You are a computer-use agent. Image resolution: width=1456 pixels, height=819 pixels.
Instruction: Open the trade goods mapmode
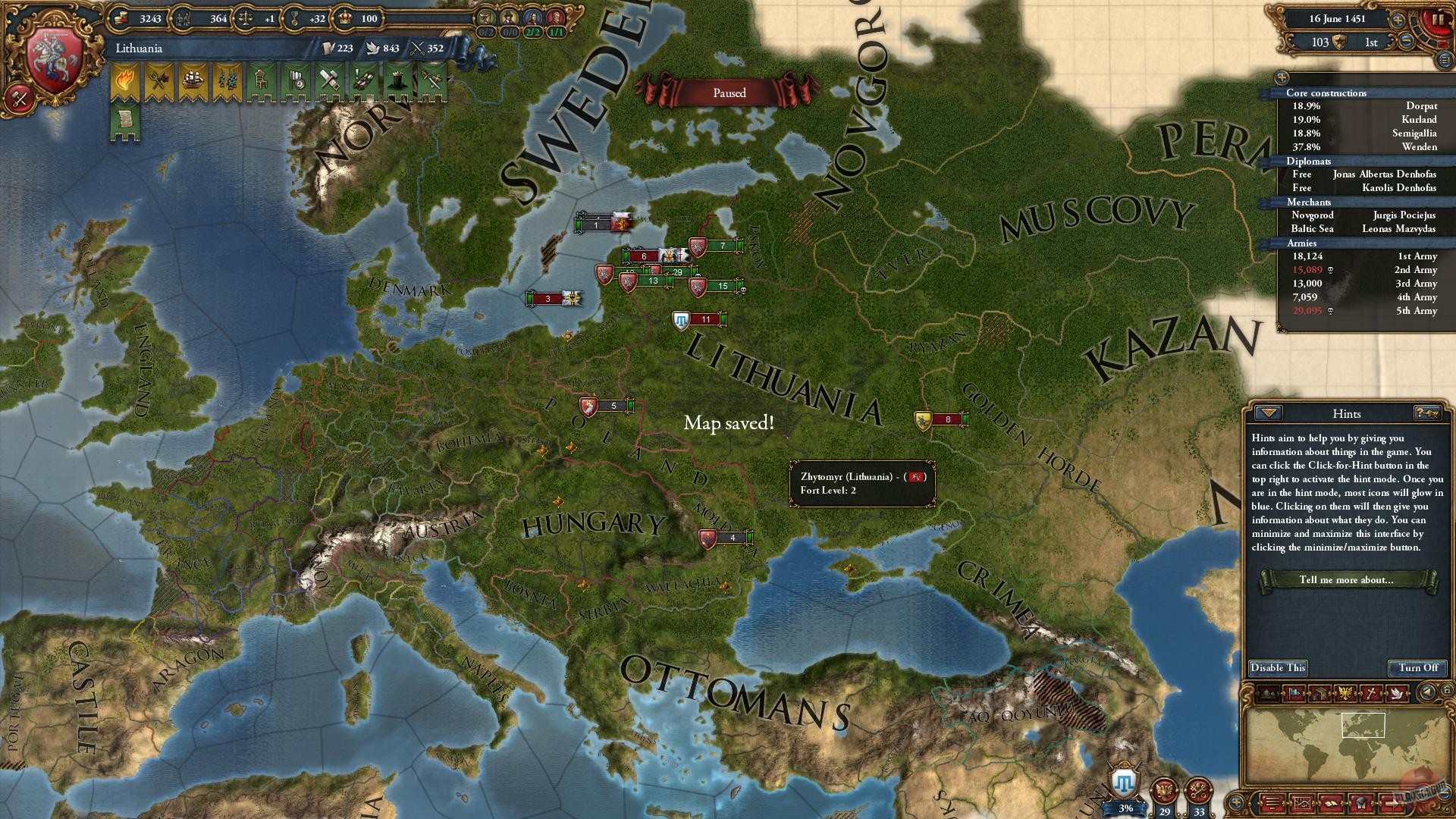(x=1320, y=692)
